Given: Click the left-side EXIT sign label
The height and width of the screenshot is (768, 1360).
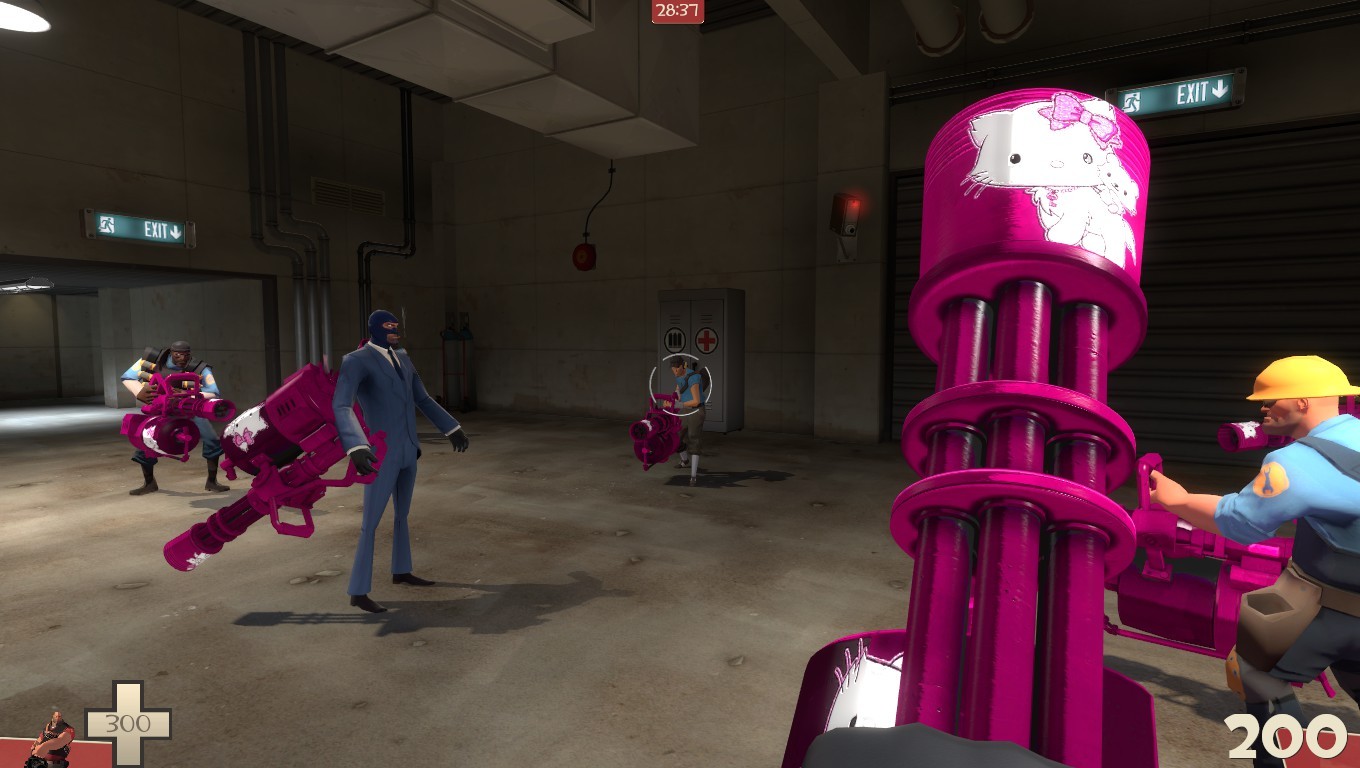Looking at the screenshot, I should [x=155, y=229].
